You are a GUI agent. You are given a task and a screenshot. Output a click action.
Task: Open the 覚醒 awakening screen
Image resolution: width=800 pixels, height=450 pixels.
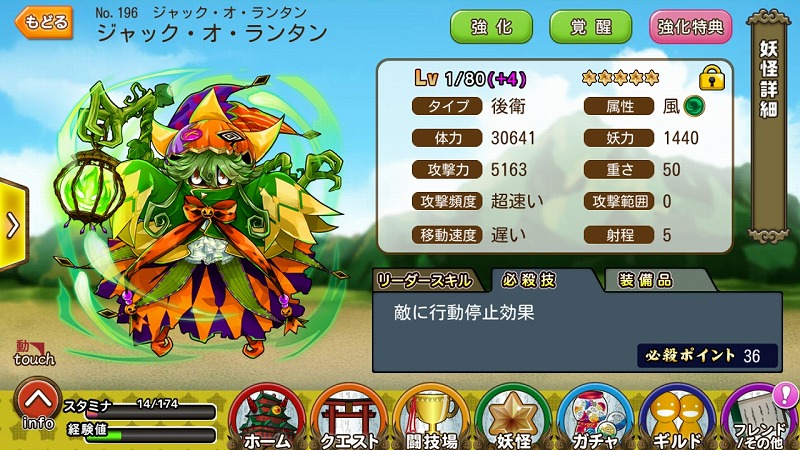[590, 26]
